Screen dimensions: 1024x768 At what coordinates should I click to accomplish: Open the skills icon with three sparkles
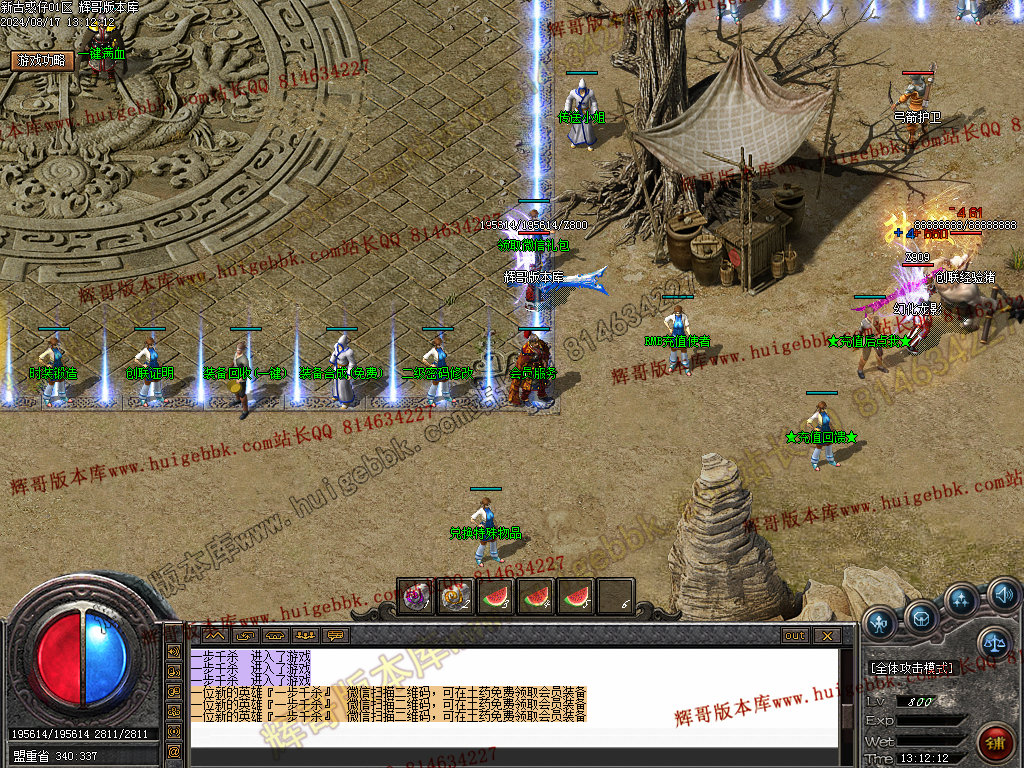point(961,600)
